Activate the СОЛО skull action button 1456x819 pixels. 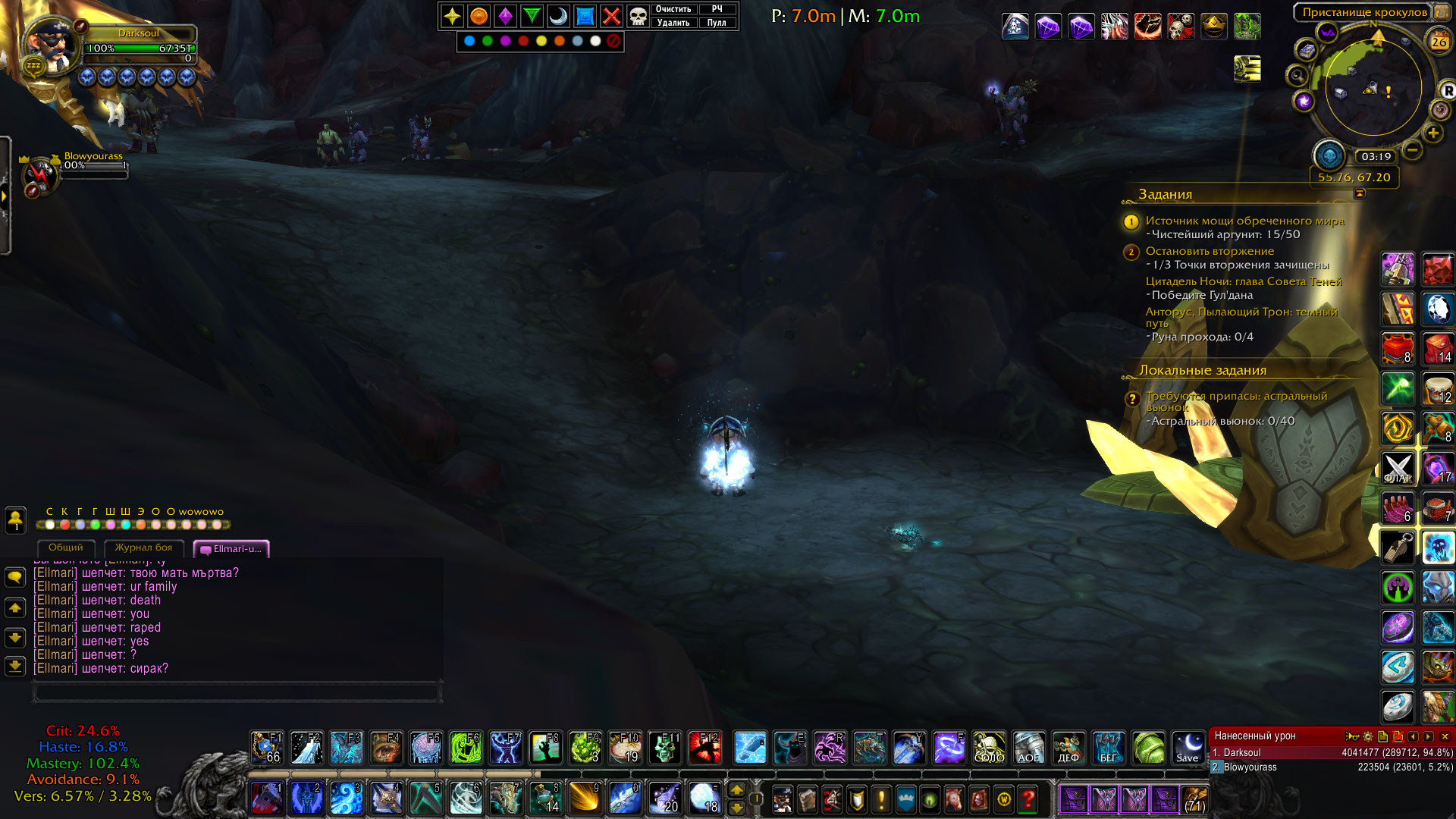point(989,748)
